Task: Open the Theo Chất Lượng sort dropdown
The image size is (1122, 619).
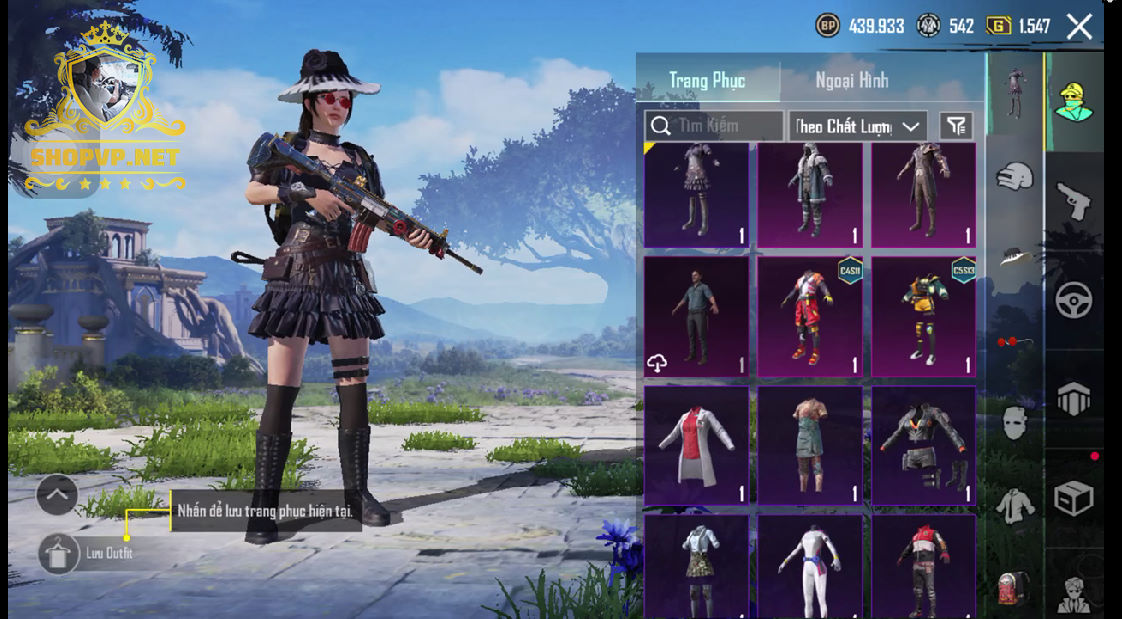Action: click(857, 126)
